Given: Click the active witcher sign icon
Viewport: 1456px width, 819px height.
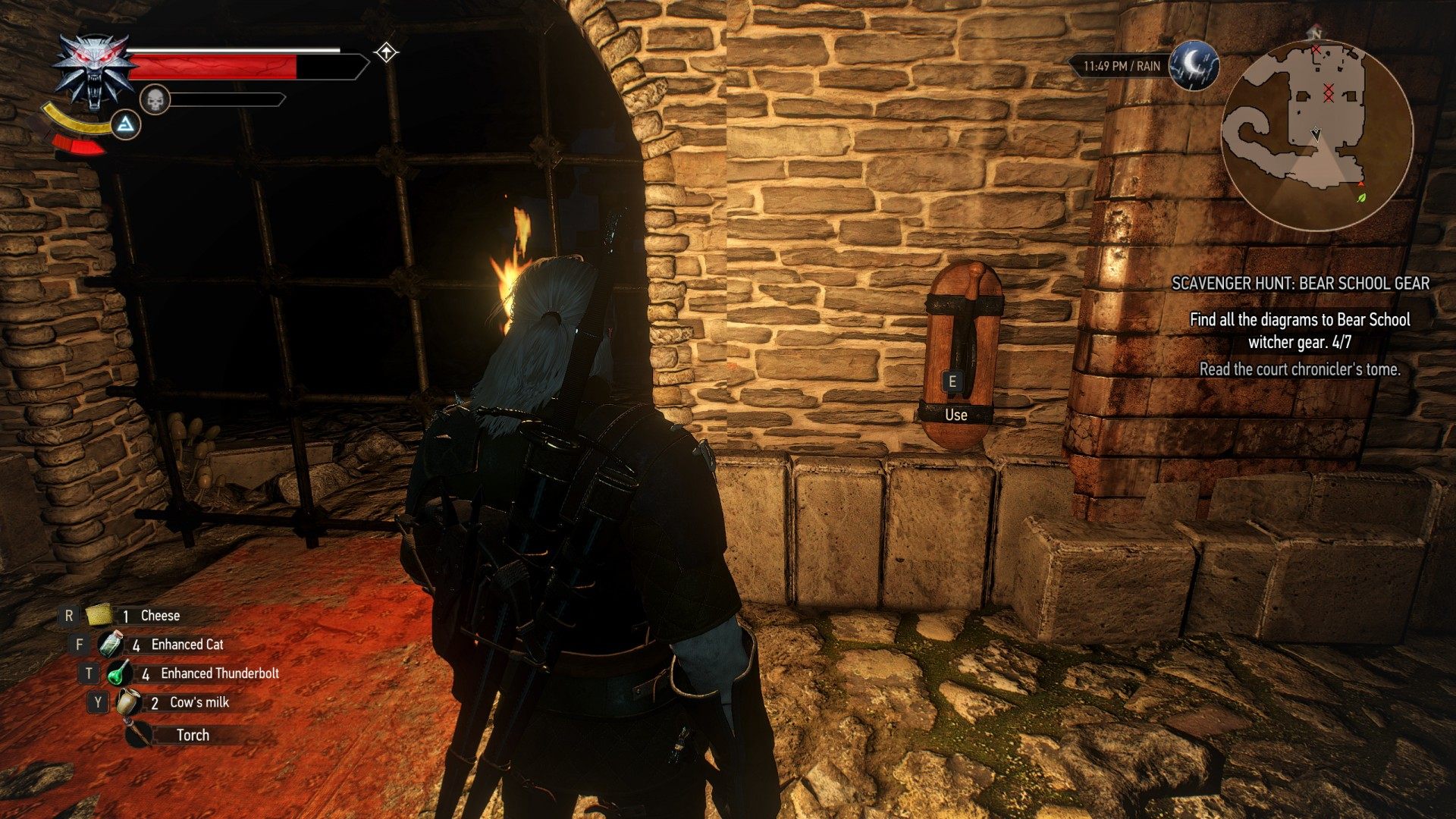Looking at the screenshot, I should click(126, 124).
